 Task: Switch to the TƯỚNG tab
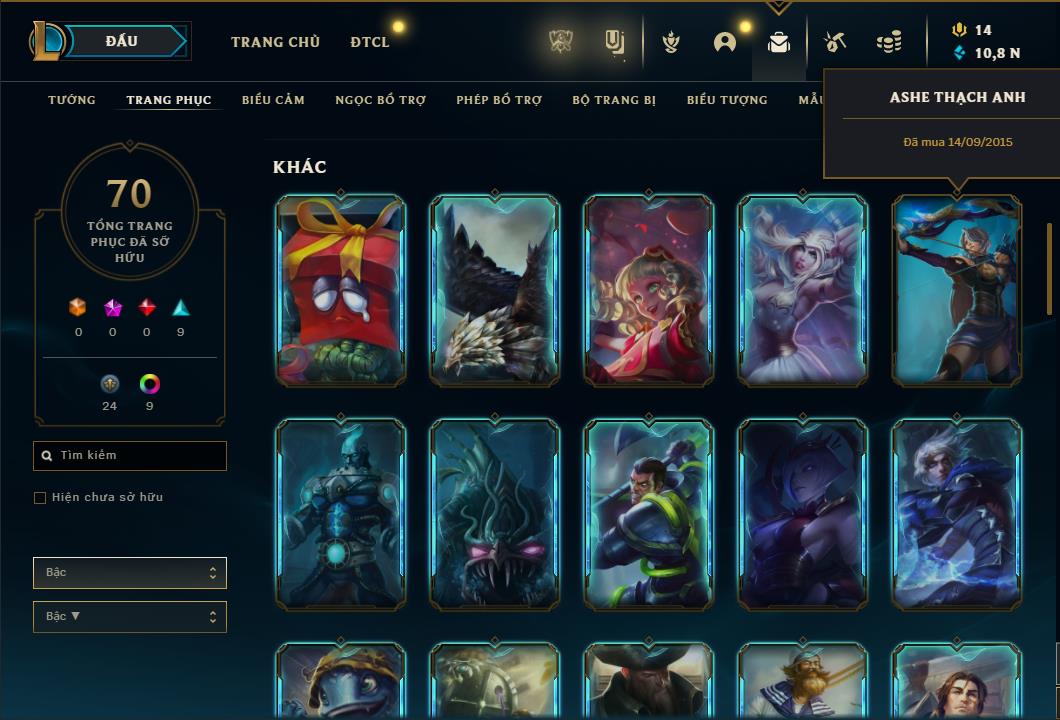[x=72, y=100]
